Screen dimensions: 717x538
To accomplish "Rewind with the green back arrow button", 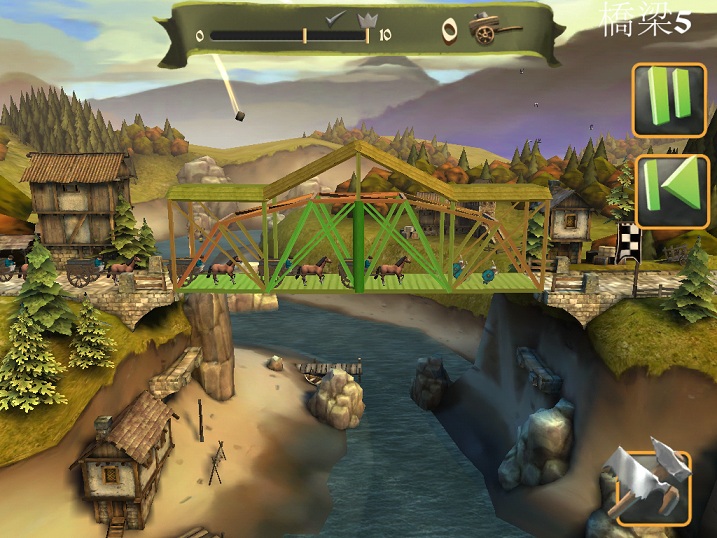I will 670,190.
